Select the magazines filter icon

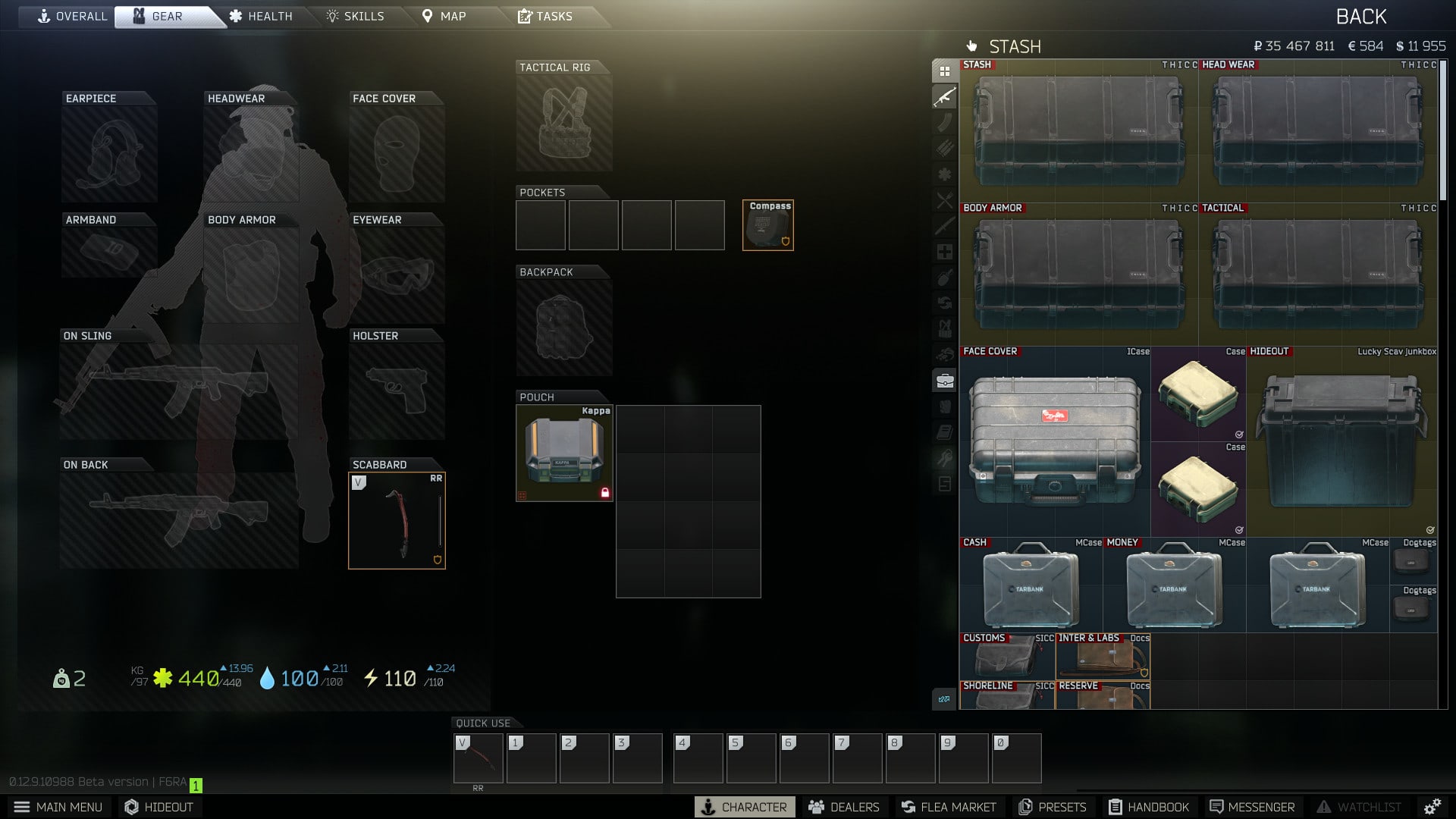coord(945,120)
